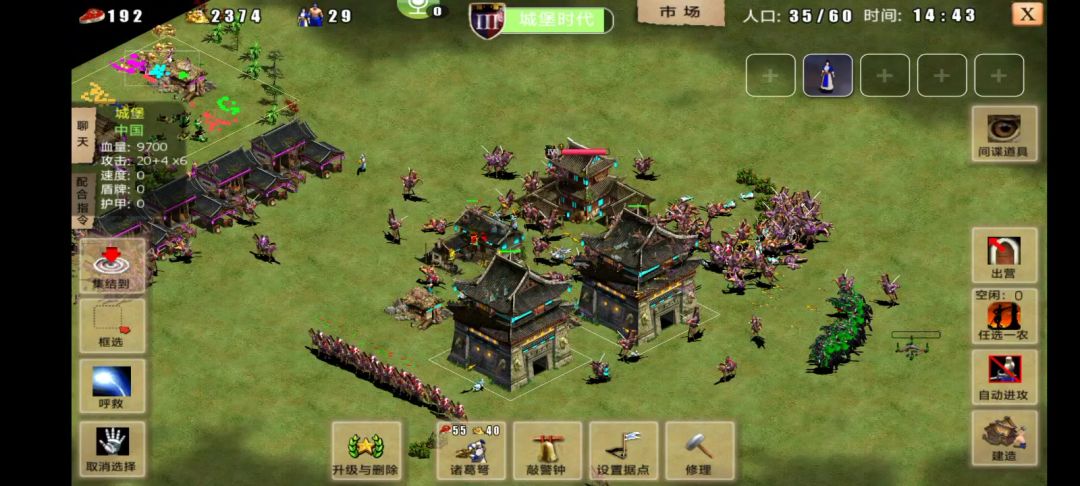The width and height of the screenshot is (1080, 486).
Task: Open the 市场 market button
Action: click(693, 13)
